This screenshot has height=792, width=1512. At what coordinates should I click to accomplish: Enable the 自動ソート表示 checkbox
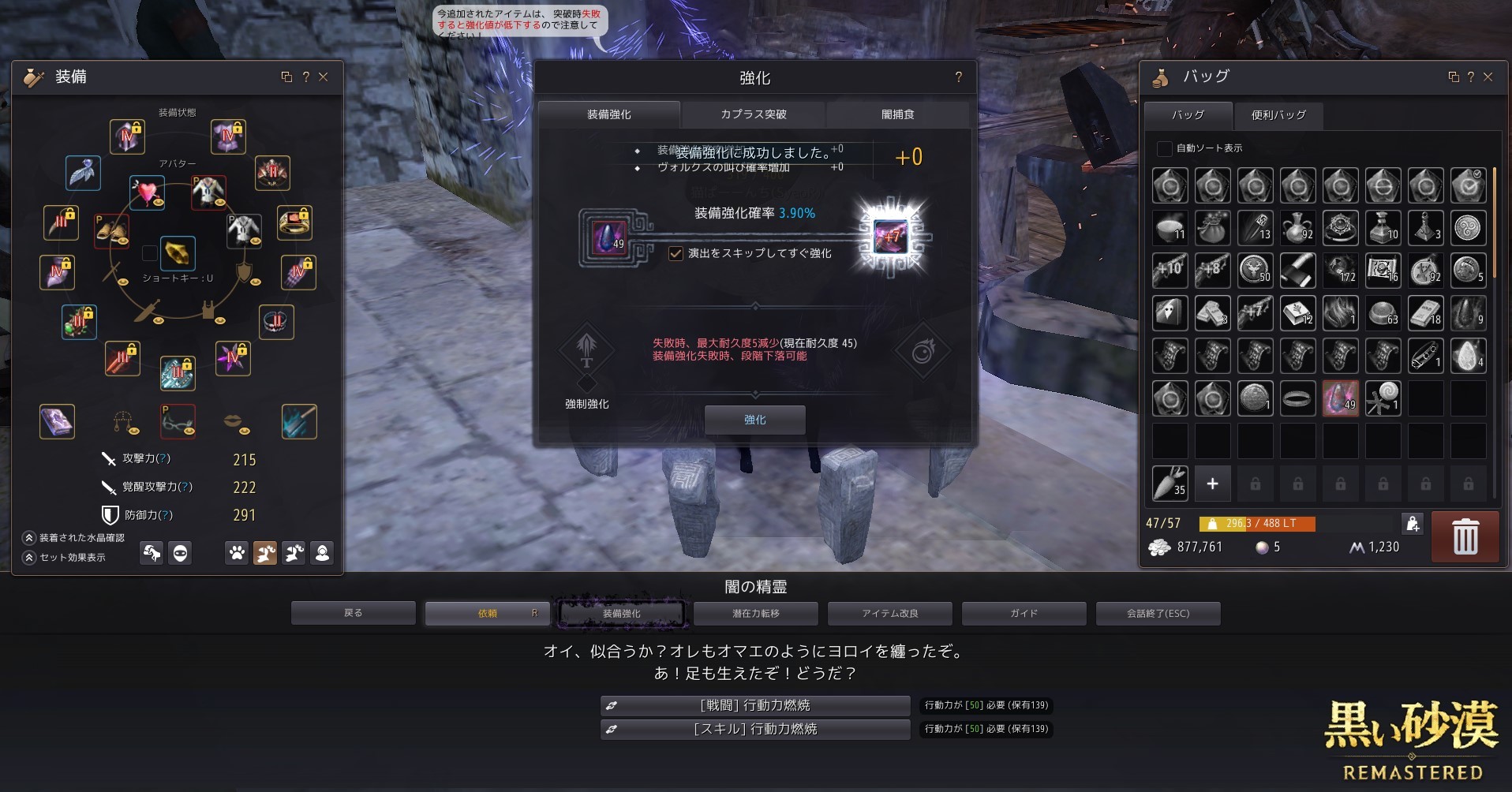pyautogui.click(x=1164, y=148)
